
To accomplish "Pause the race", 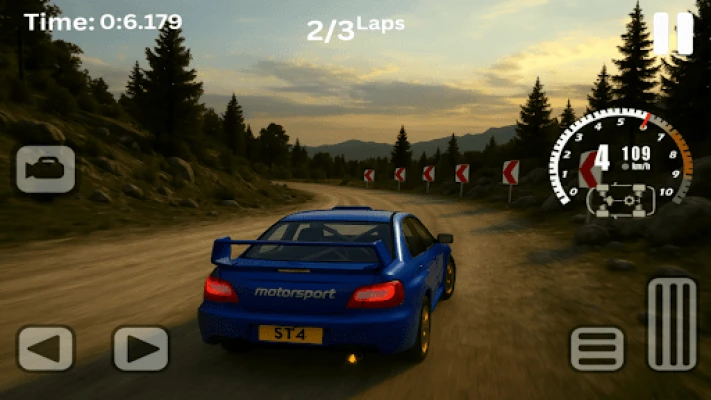I will [x=673, y=34].
